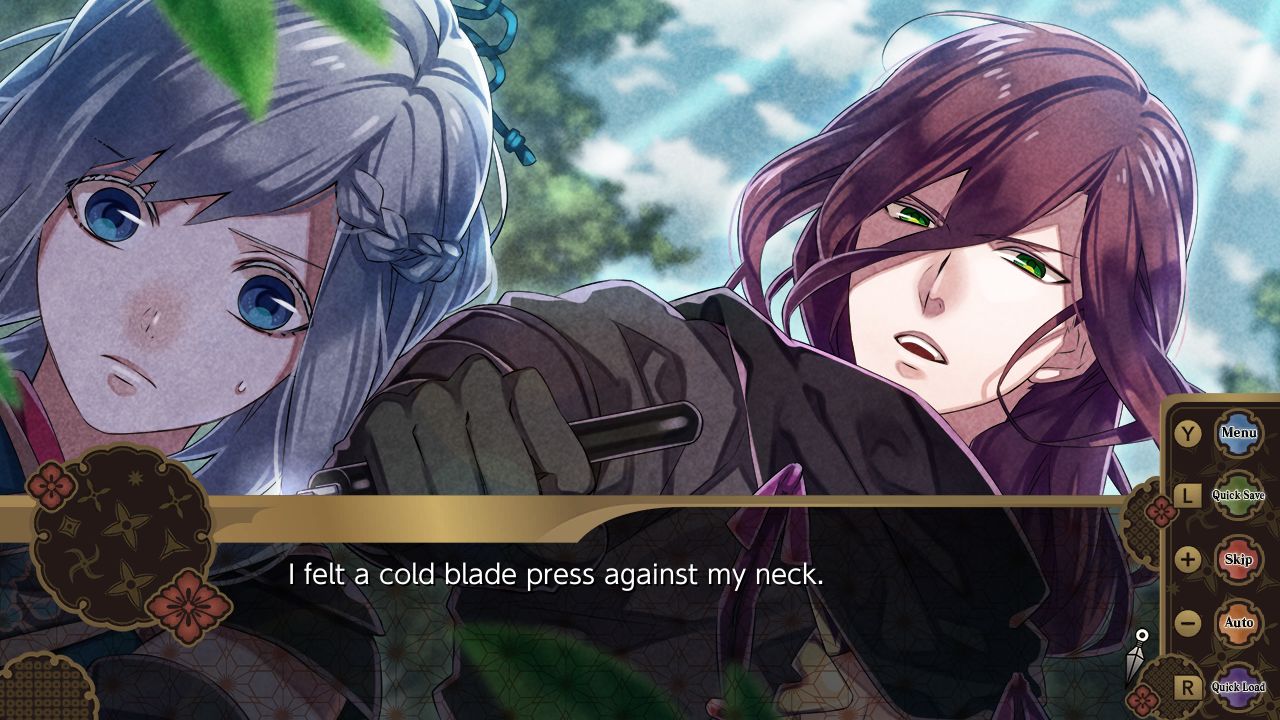Click the L shoulder button icon near Quick Save
The width and height of the screenshot is (1280, 720).
tap(1186, 495)
